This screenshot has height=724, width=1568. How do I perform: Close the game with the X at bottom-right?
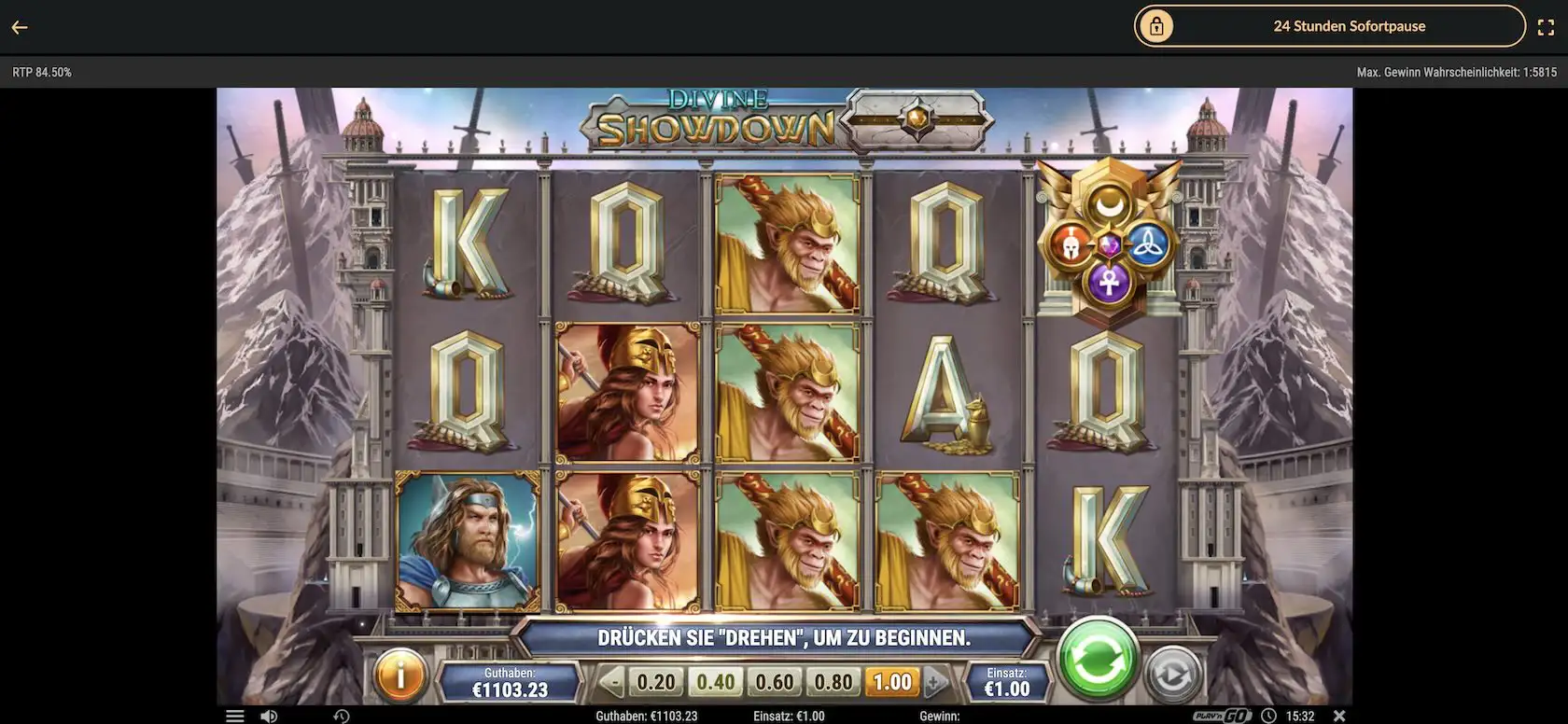coord(1341,715)
